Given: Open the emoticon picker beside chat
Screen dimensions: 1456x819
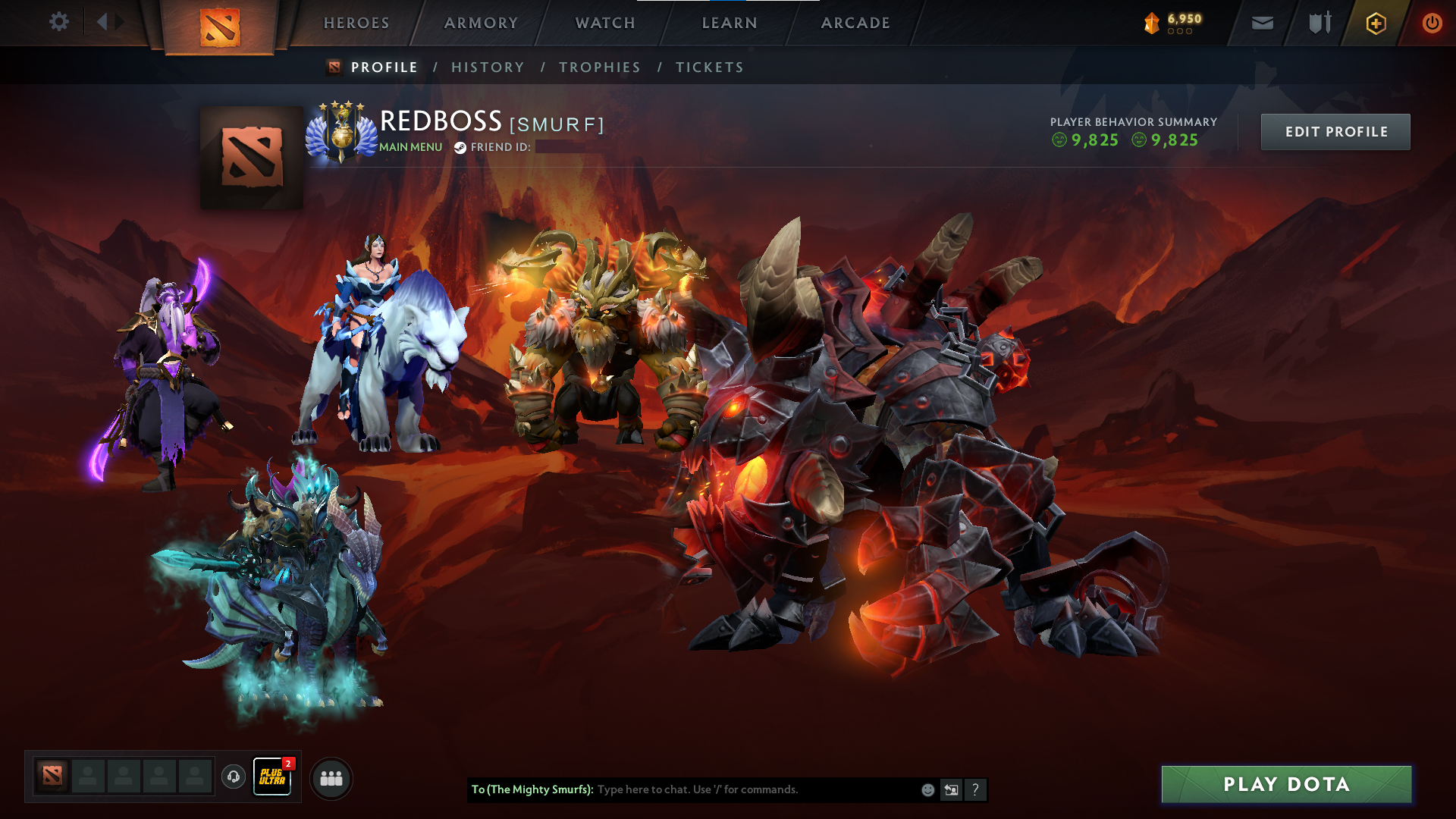Looking at the screenshot, I should coord(927,789).
